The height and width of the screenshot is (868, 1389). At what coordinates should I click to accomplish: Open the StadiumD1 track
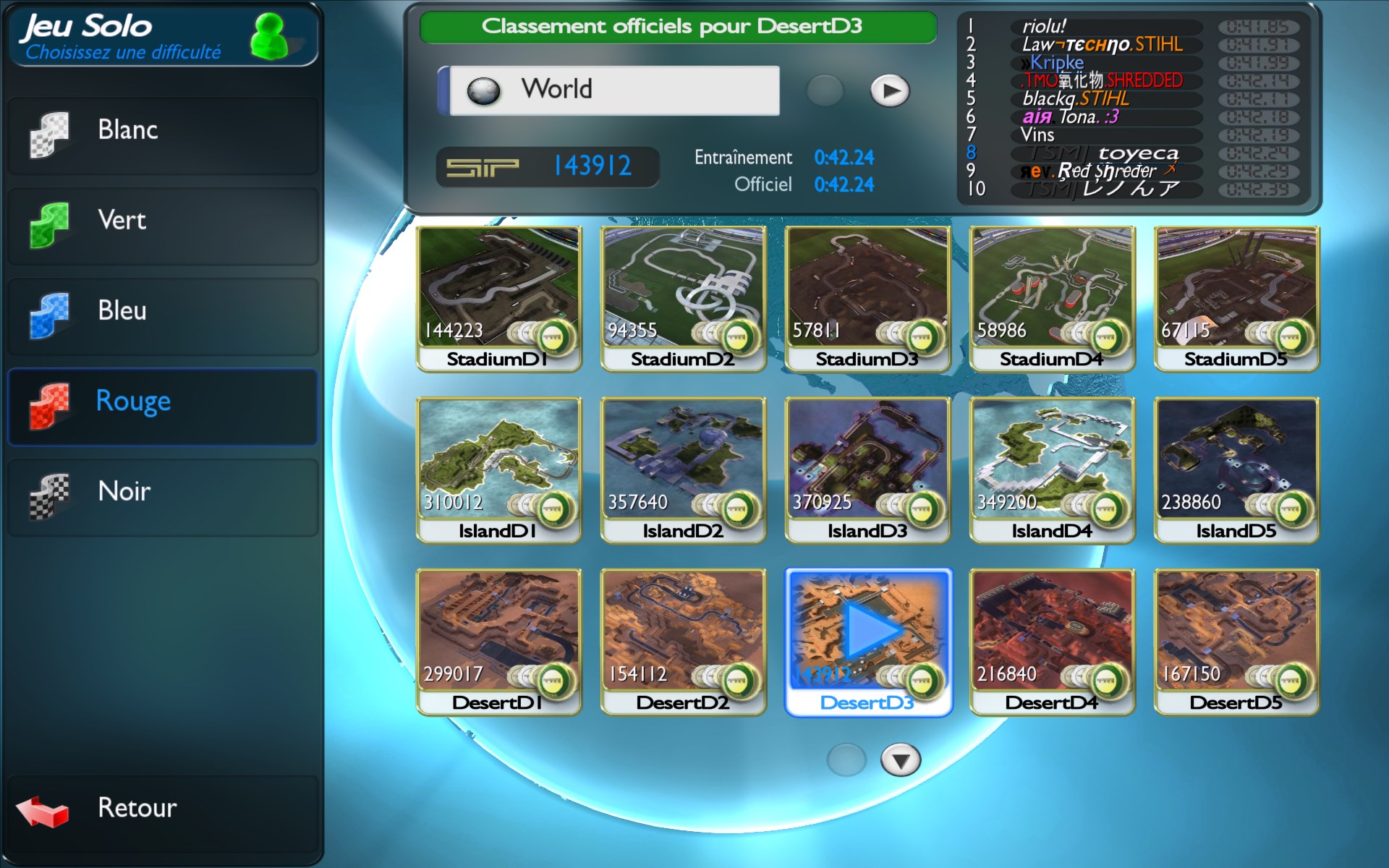(x=498, y=297)
